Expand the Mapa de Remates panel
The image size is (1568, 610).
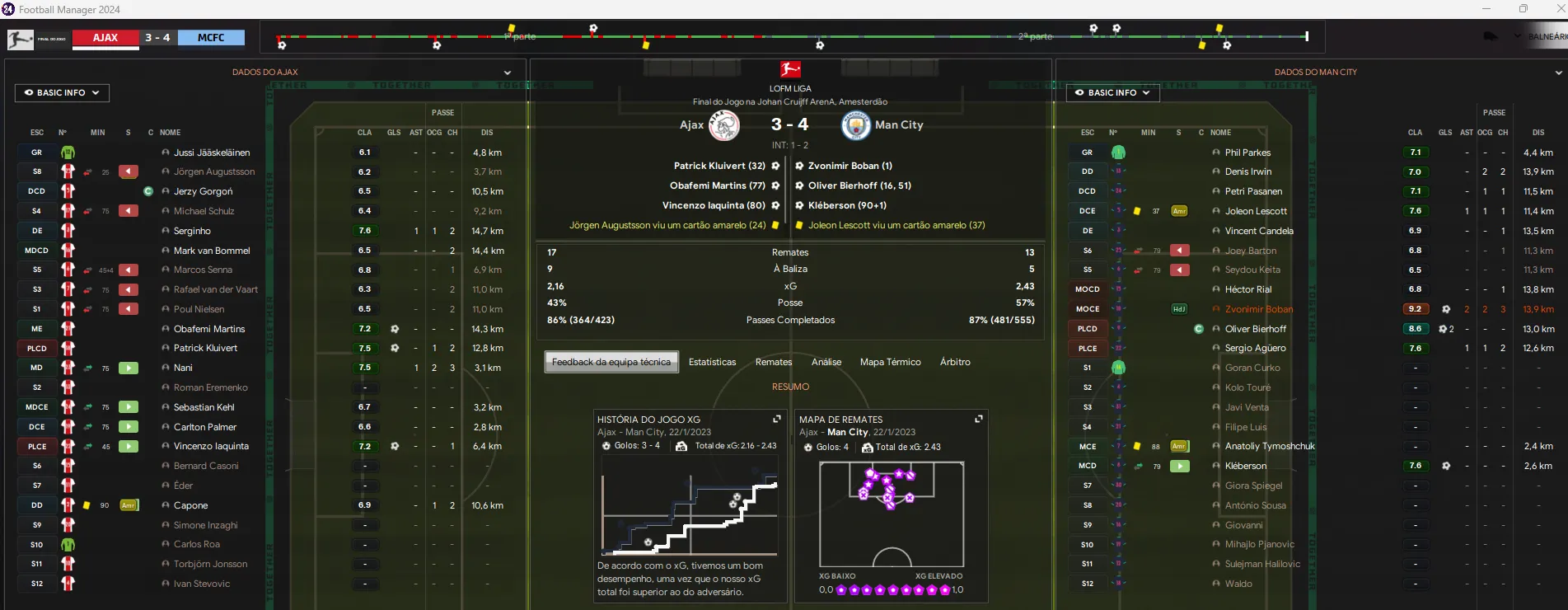pos(979,420)
